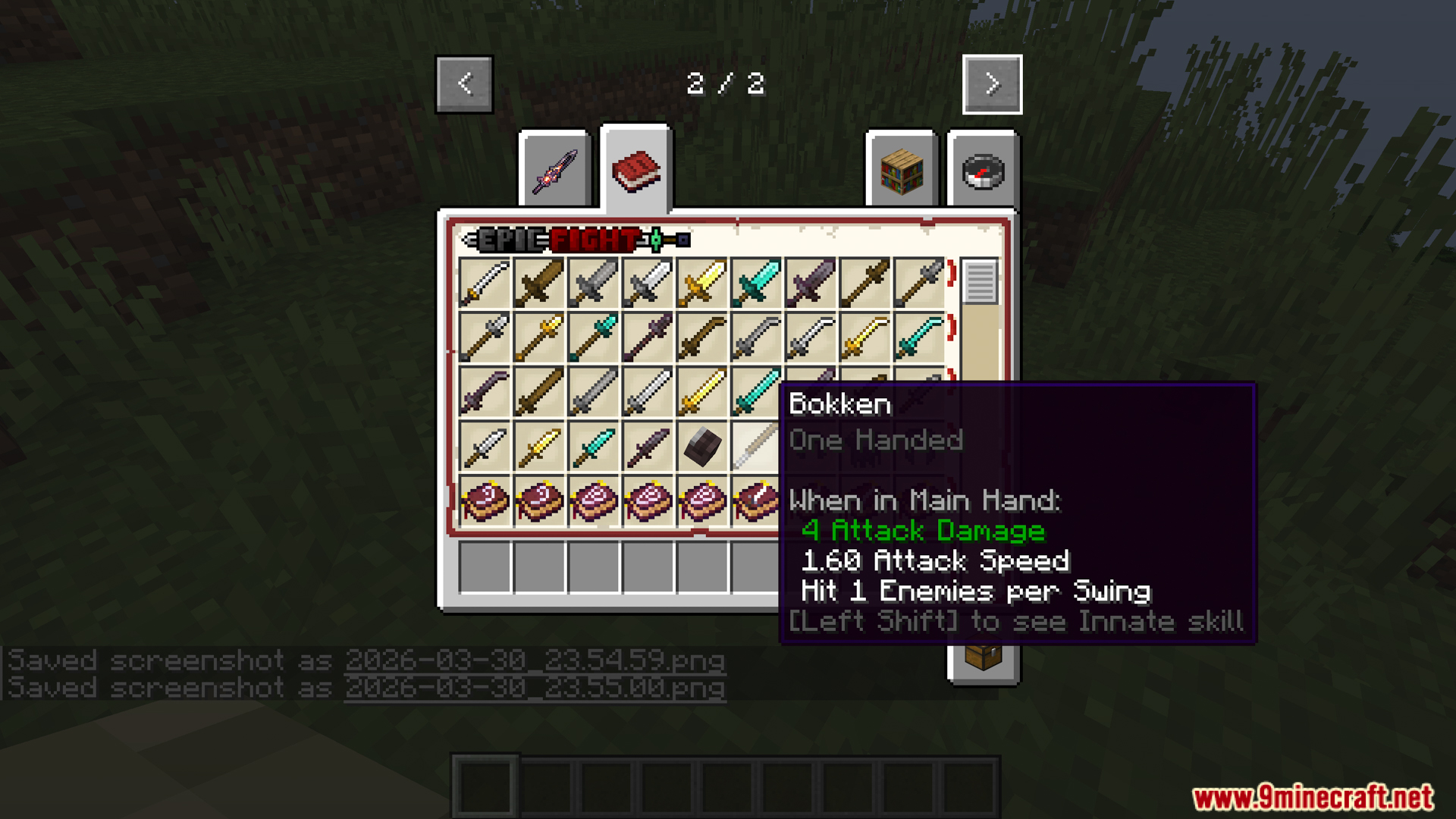Image resolution: width=1456 pixels, height=819 pixels.
Task: Click the item list scrollbar handle
Action: 979,281
